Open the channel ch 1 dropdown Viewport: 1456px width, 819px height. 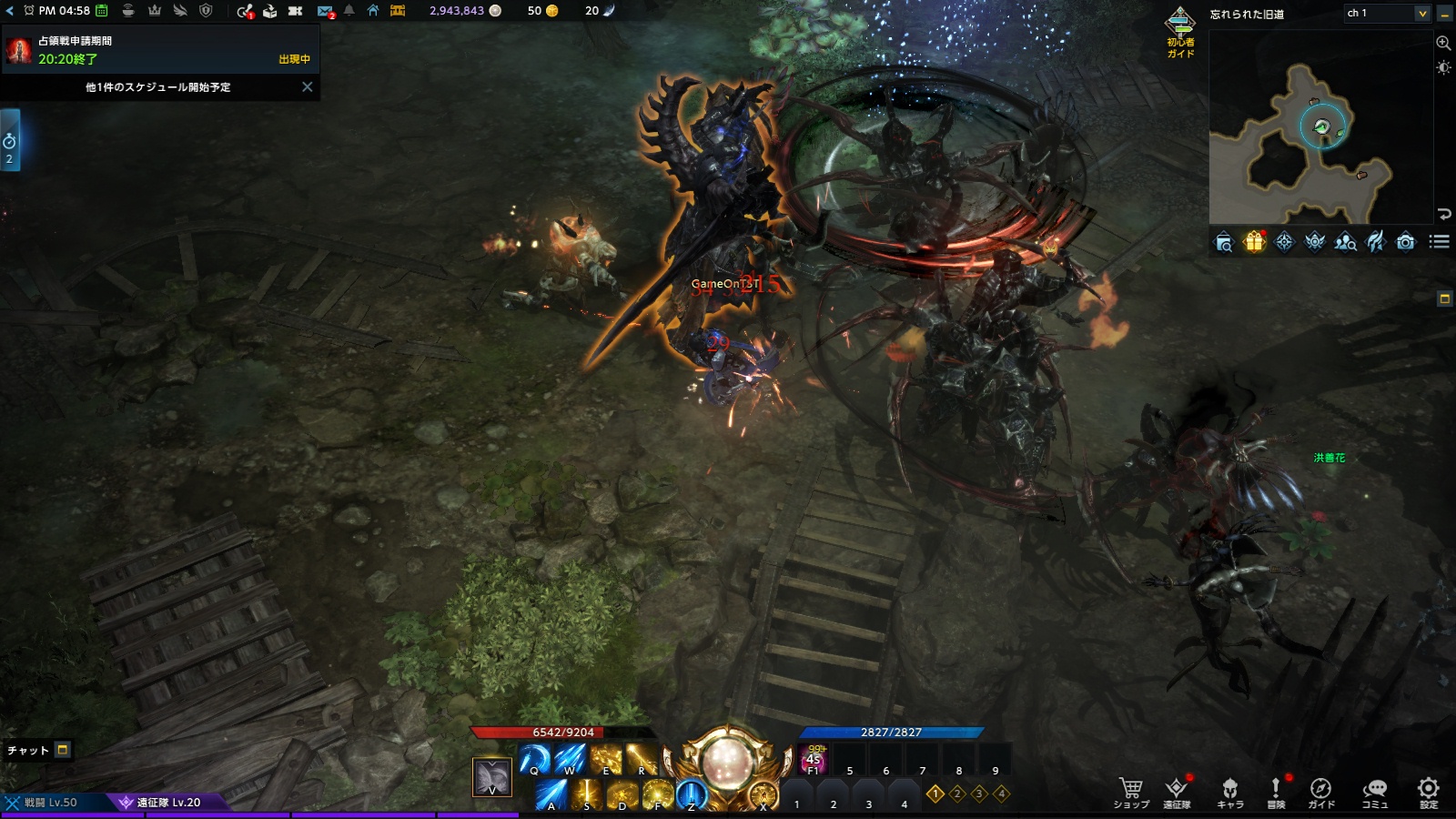point(1421,13)
